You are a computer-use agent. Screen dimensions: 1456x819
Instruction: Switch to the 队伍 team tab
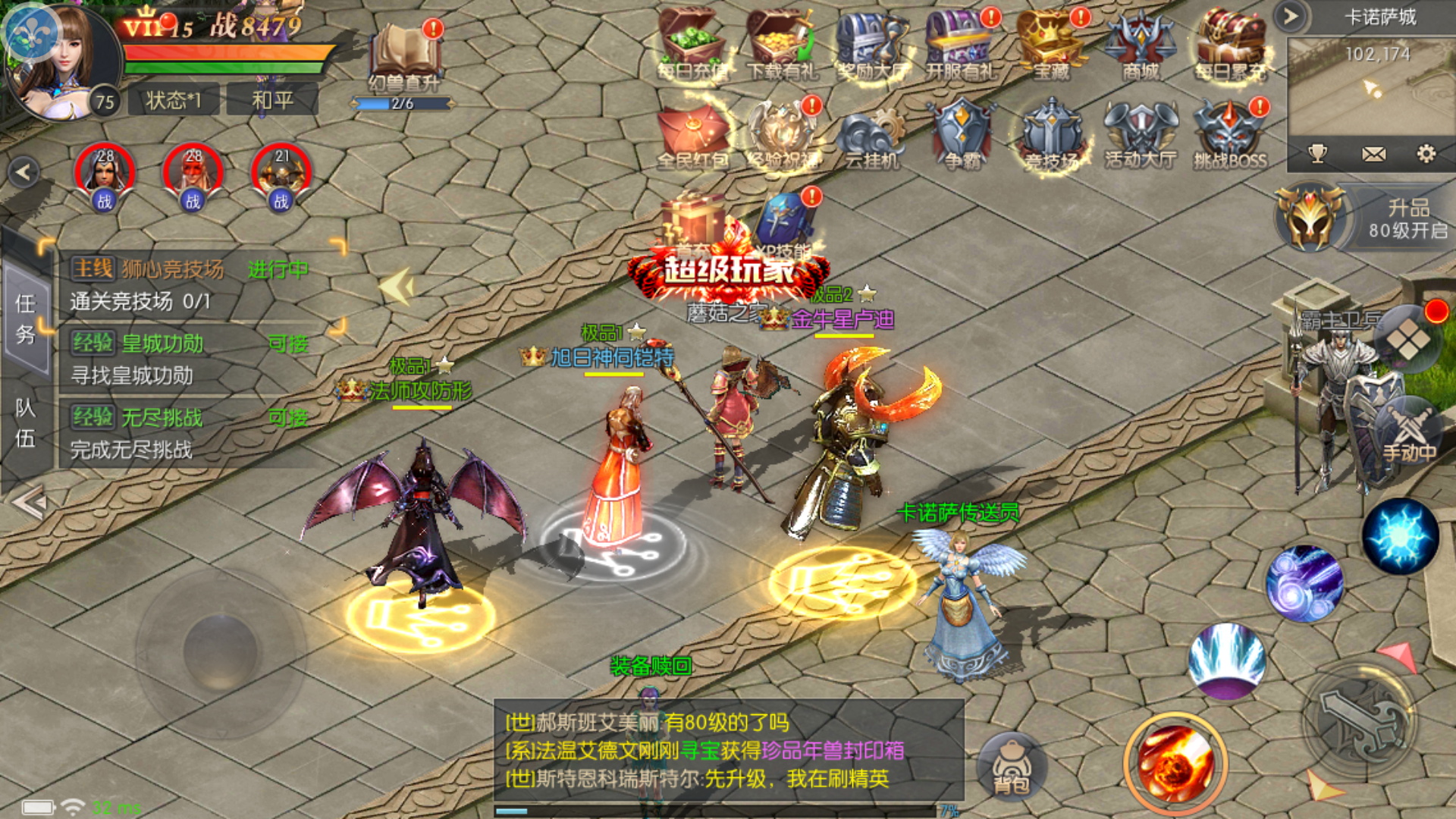(x=26, y=423)
